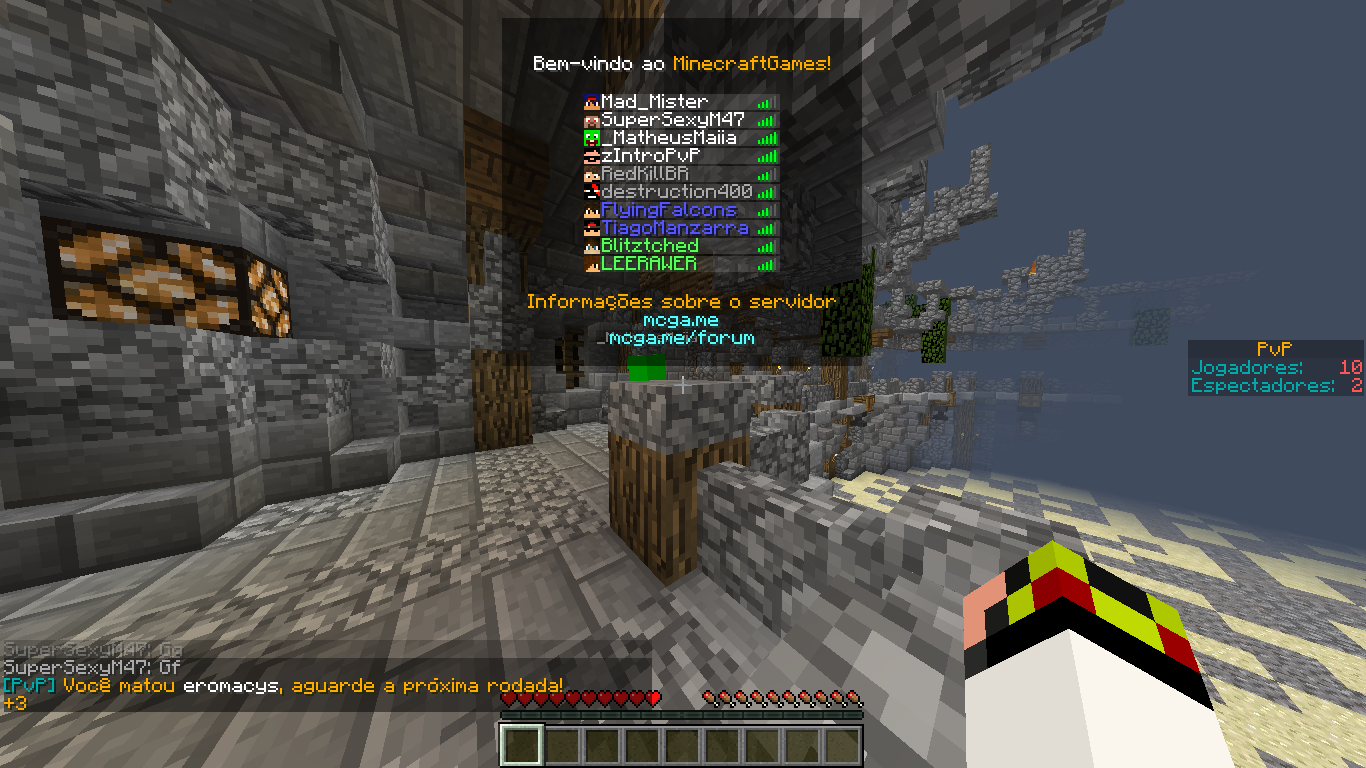Click the PvP kill message in chat

coord(283,686)
